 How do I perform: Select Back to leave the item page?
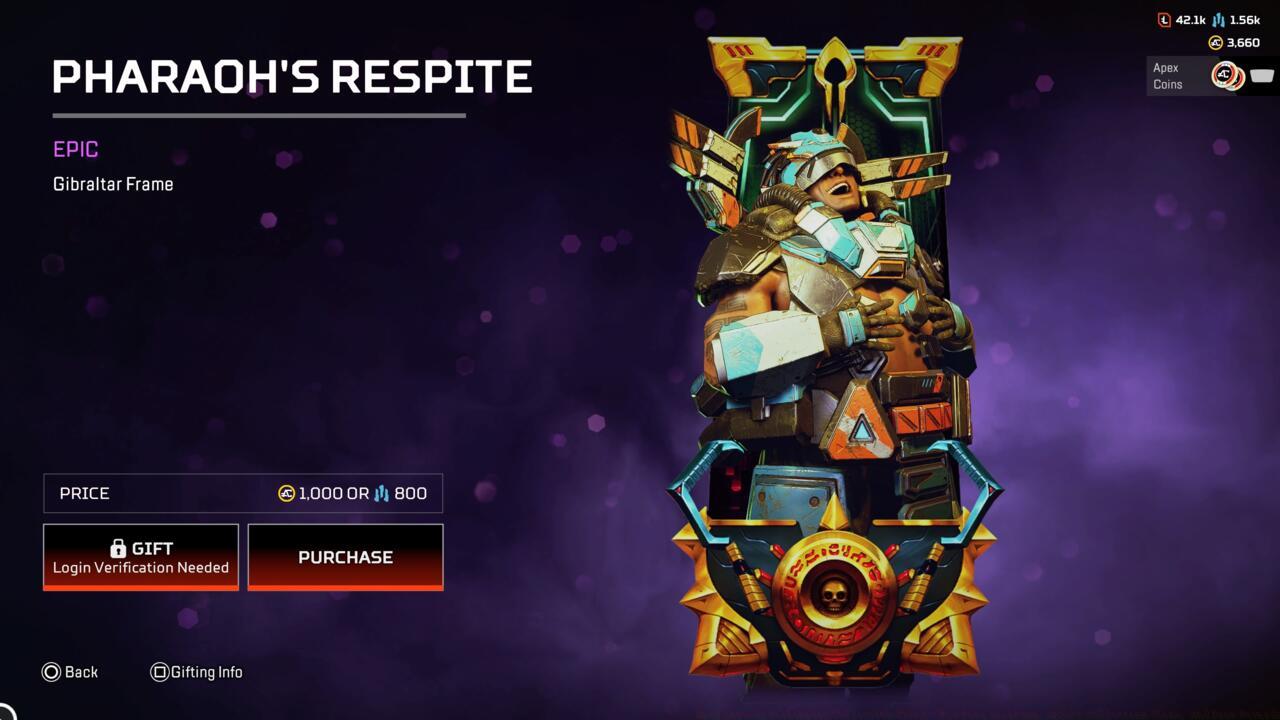pos(70,672)
